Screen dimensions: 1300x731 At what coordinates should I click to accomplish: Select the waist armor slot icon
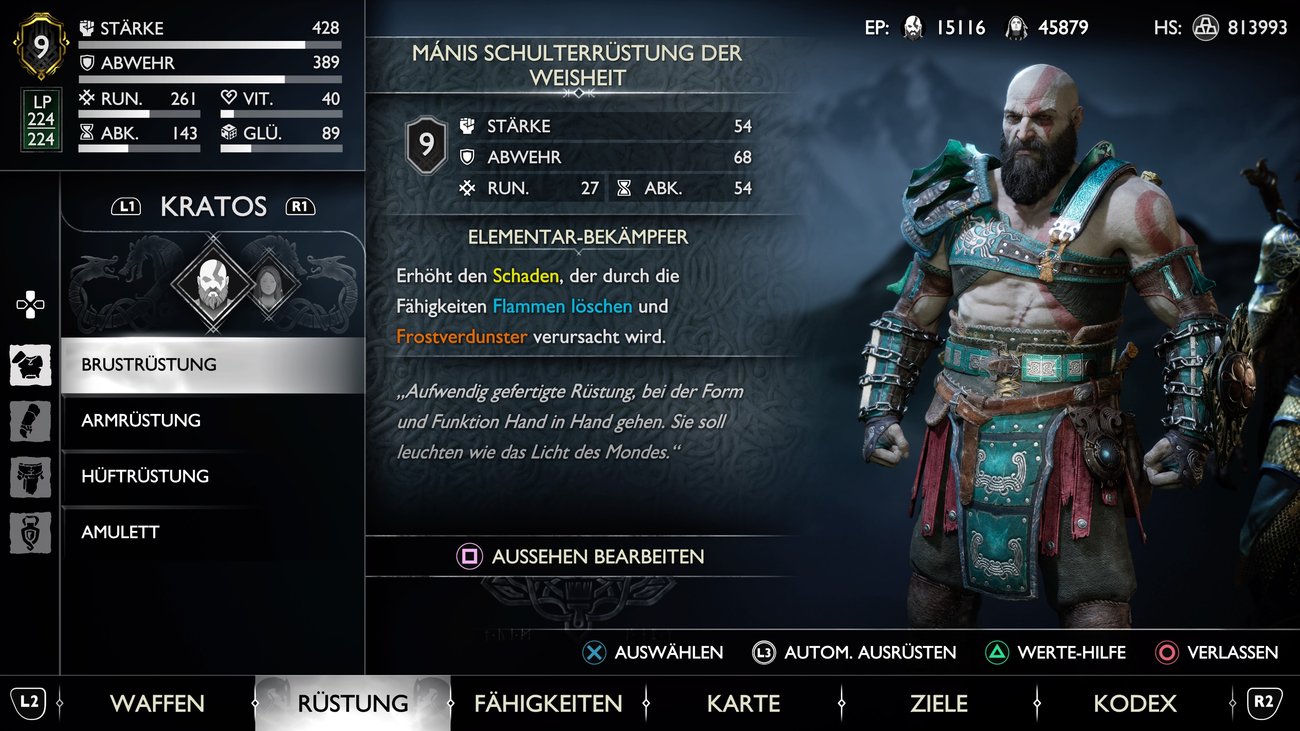pyautogui.click(x=30, y=477)
